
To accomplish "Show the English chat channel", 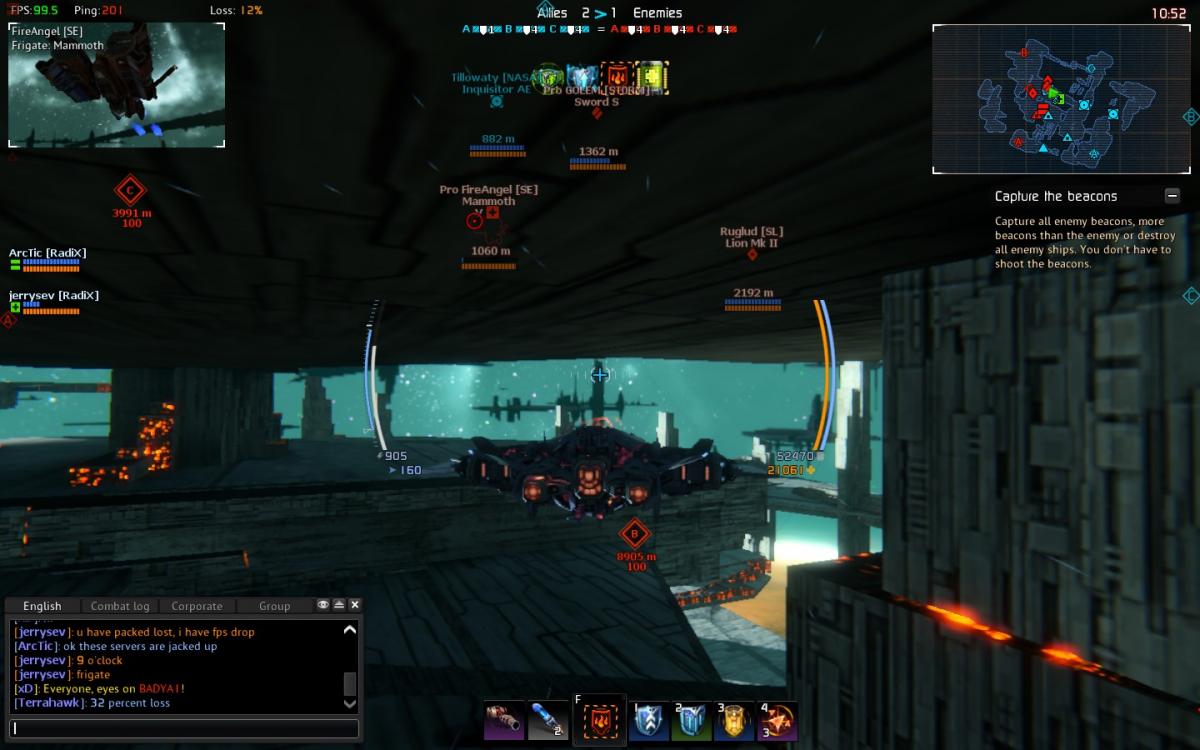I will click(42, 606).
